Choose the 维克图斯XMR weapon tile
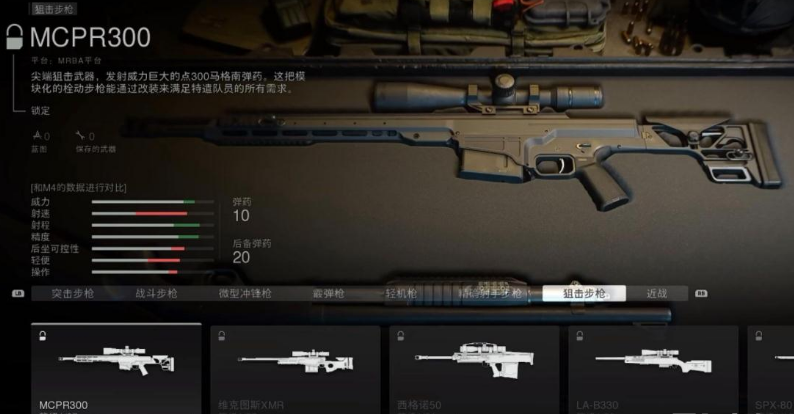The image size is (794, 414). pos(295,367)
